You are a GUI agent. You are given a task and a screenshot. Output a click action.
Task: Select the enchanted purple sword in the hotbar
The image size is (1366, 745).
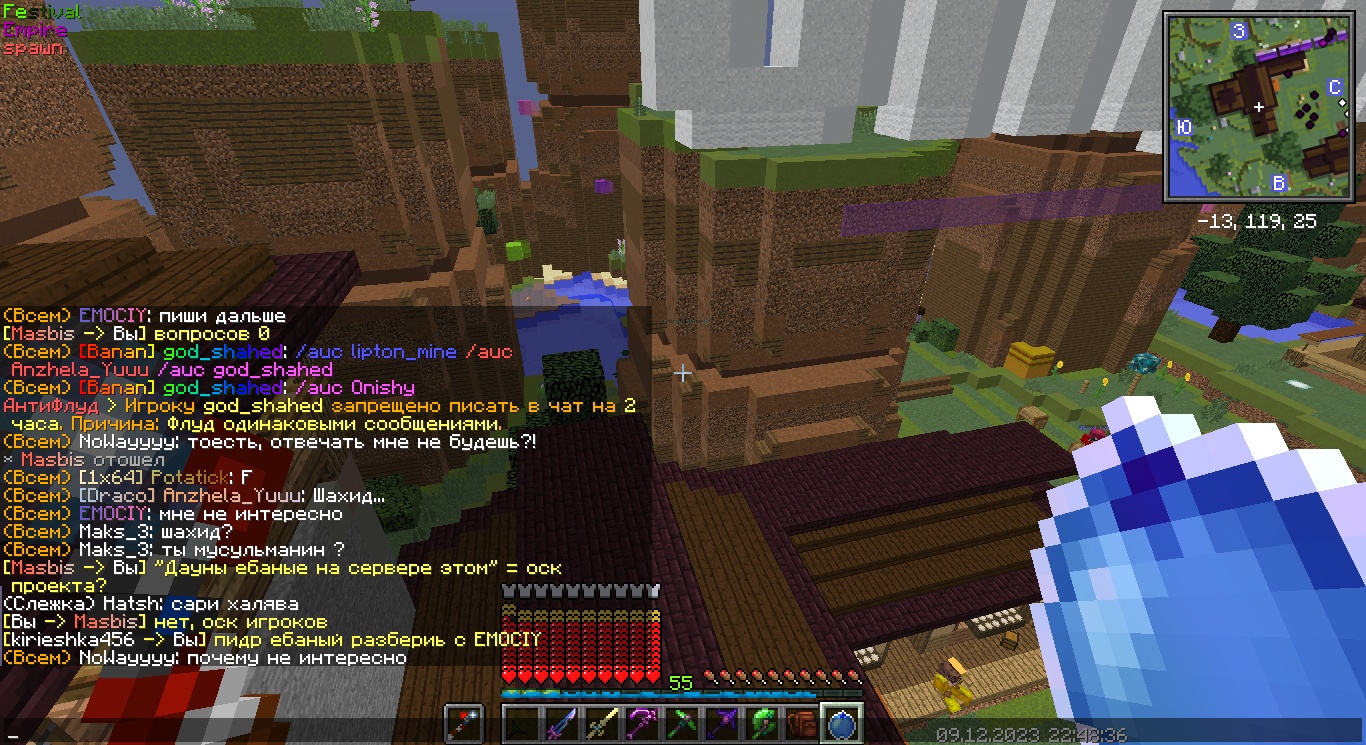coord(561,722)
